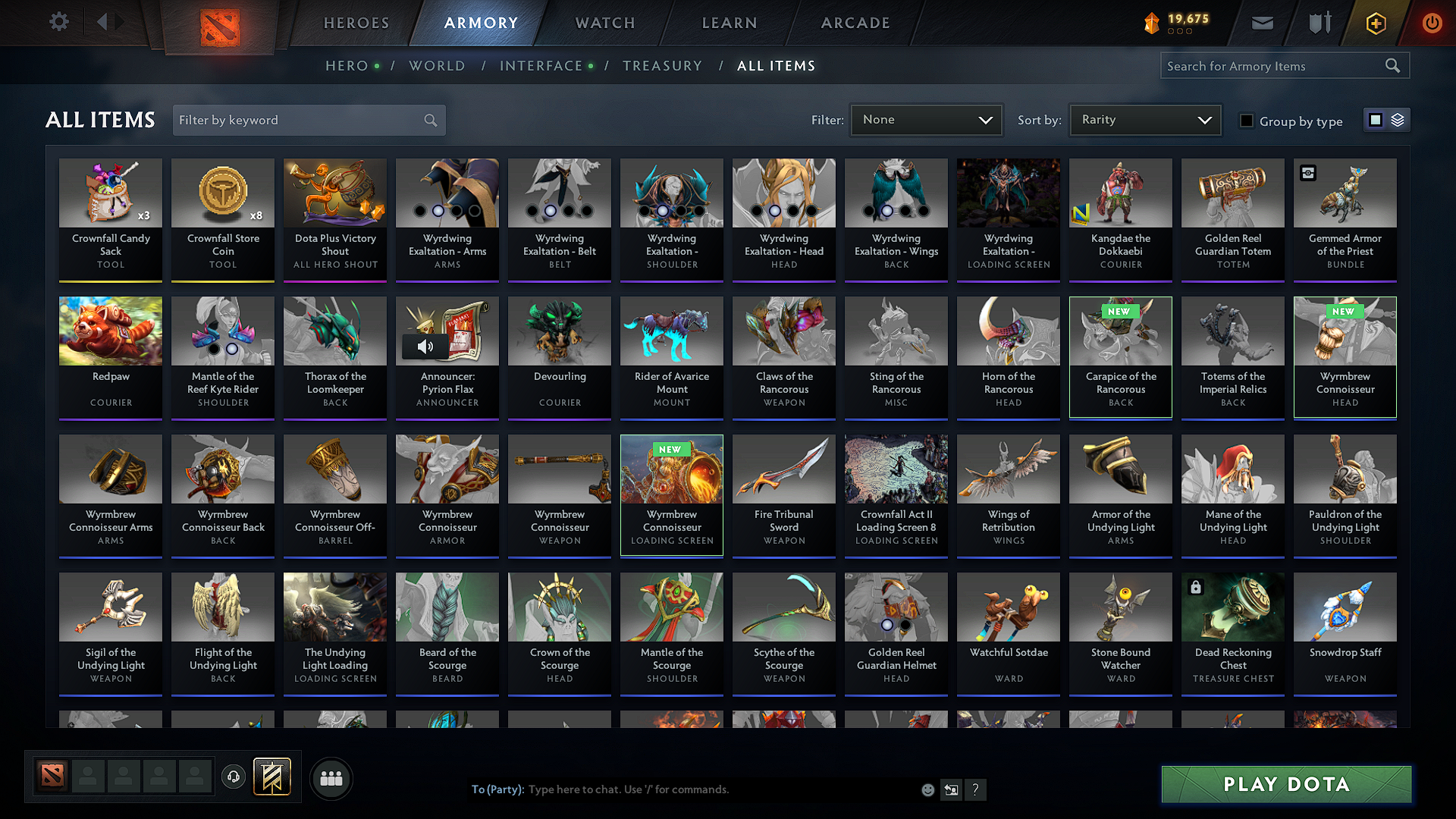The width and height of the screenshot is (1456, 819).
Task: Open the Dota Plus hexagon icon
Action: 1376,23
